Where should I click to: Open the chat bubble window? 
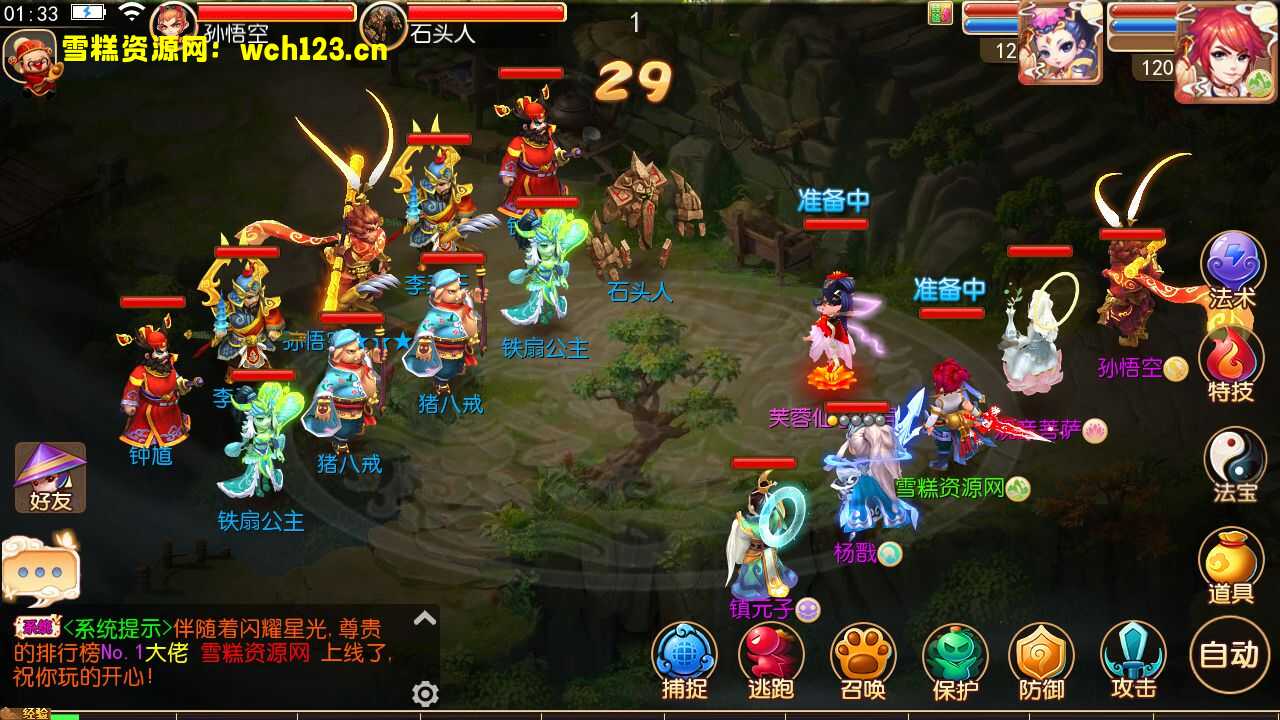(42, 570)
